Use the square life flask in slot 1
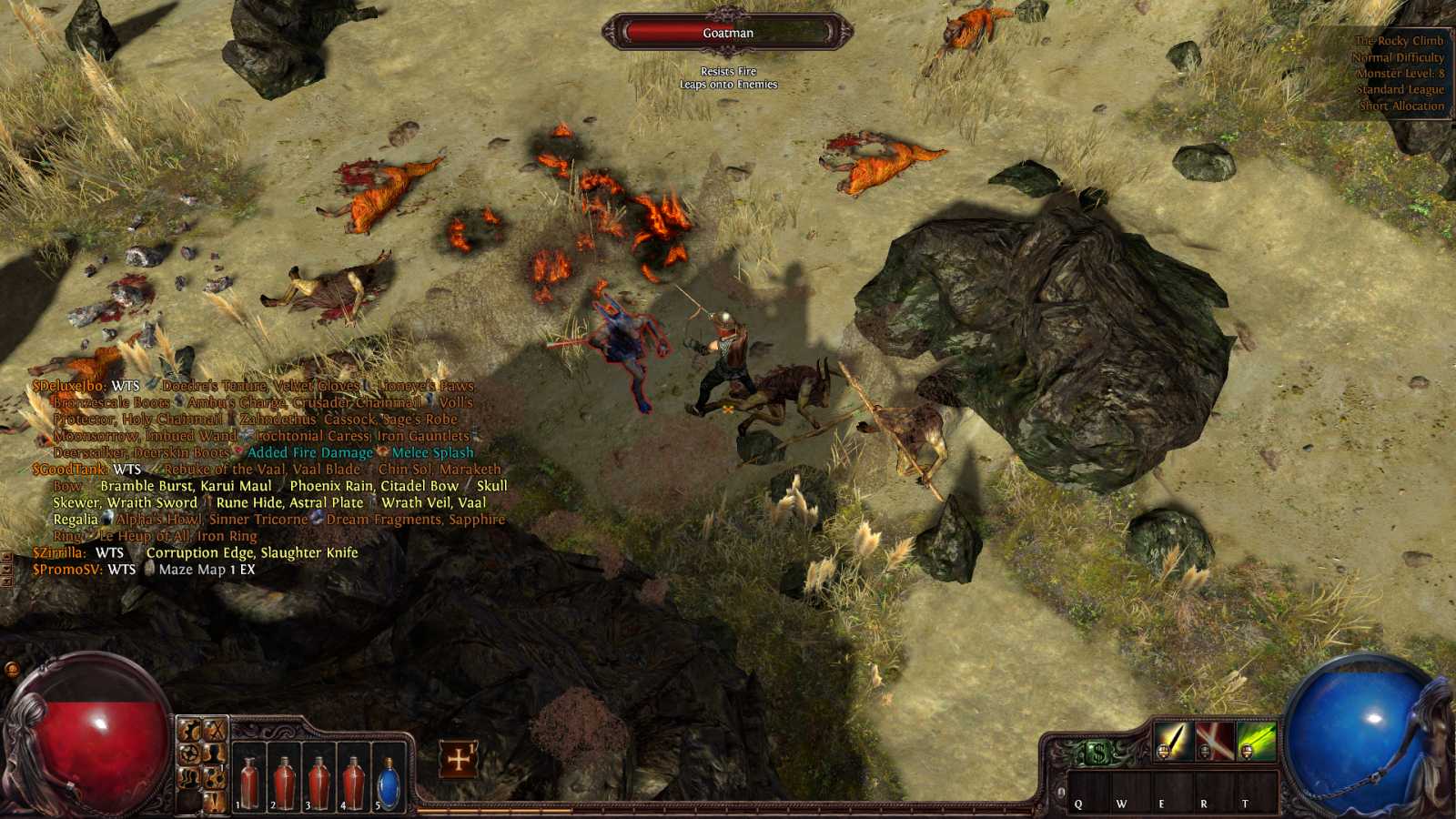Viewport: 1456px width, 819px height. point(248,781)
